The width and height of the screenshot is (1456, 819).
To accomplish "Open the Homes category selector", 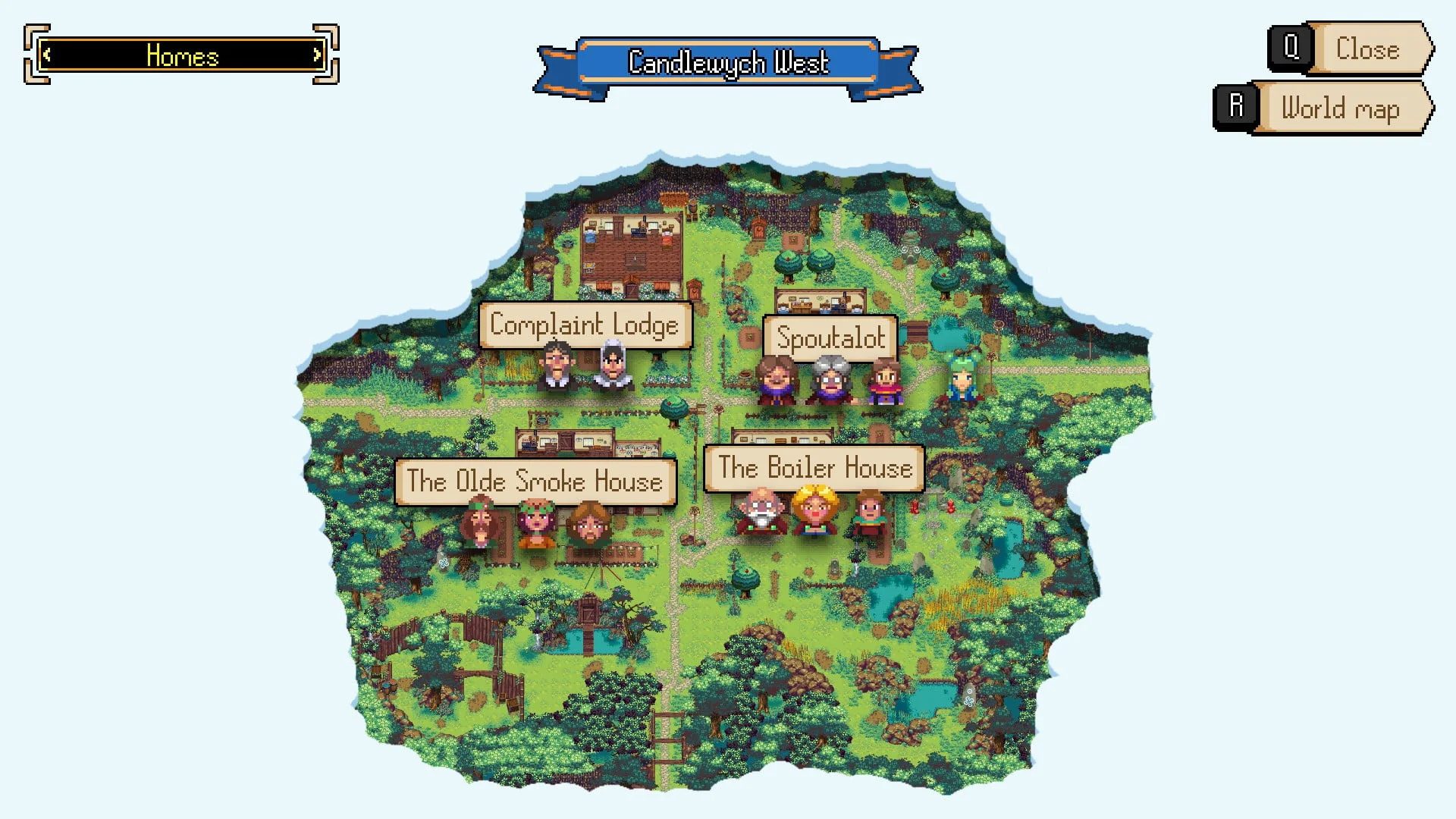I will tap(182, 55).
